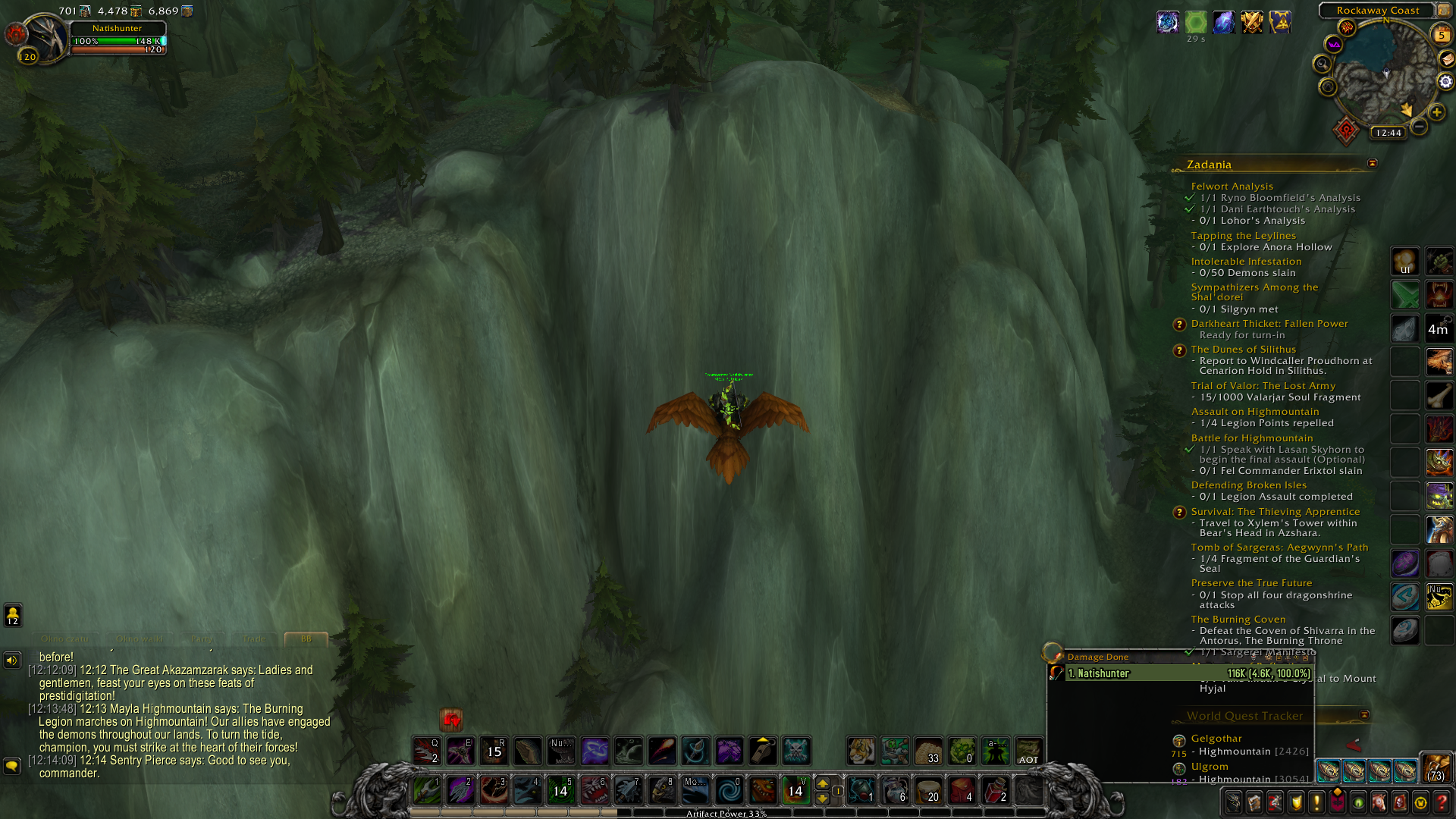Switch to the BB chat tab
Image resolution: width=1456 pixels, height=819 pixels.
306,639
